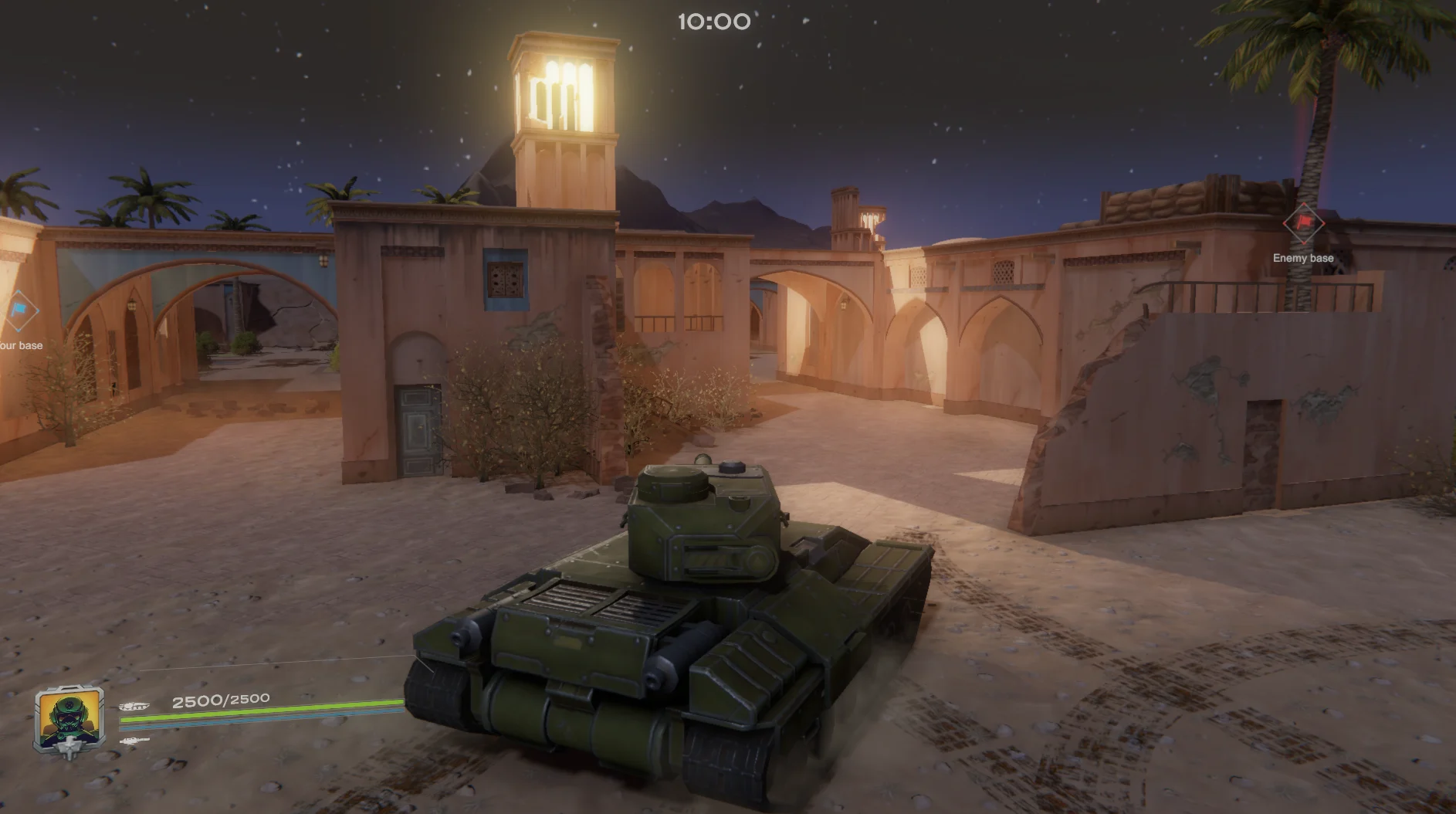Select the red Enemy base flag marker

tap(1303, 223)
